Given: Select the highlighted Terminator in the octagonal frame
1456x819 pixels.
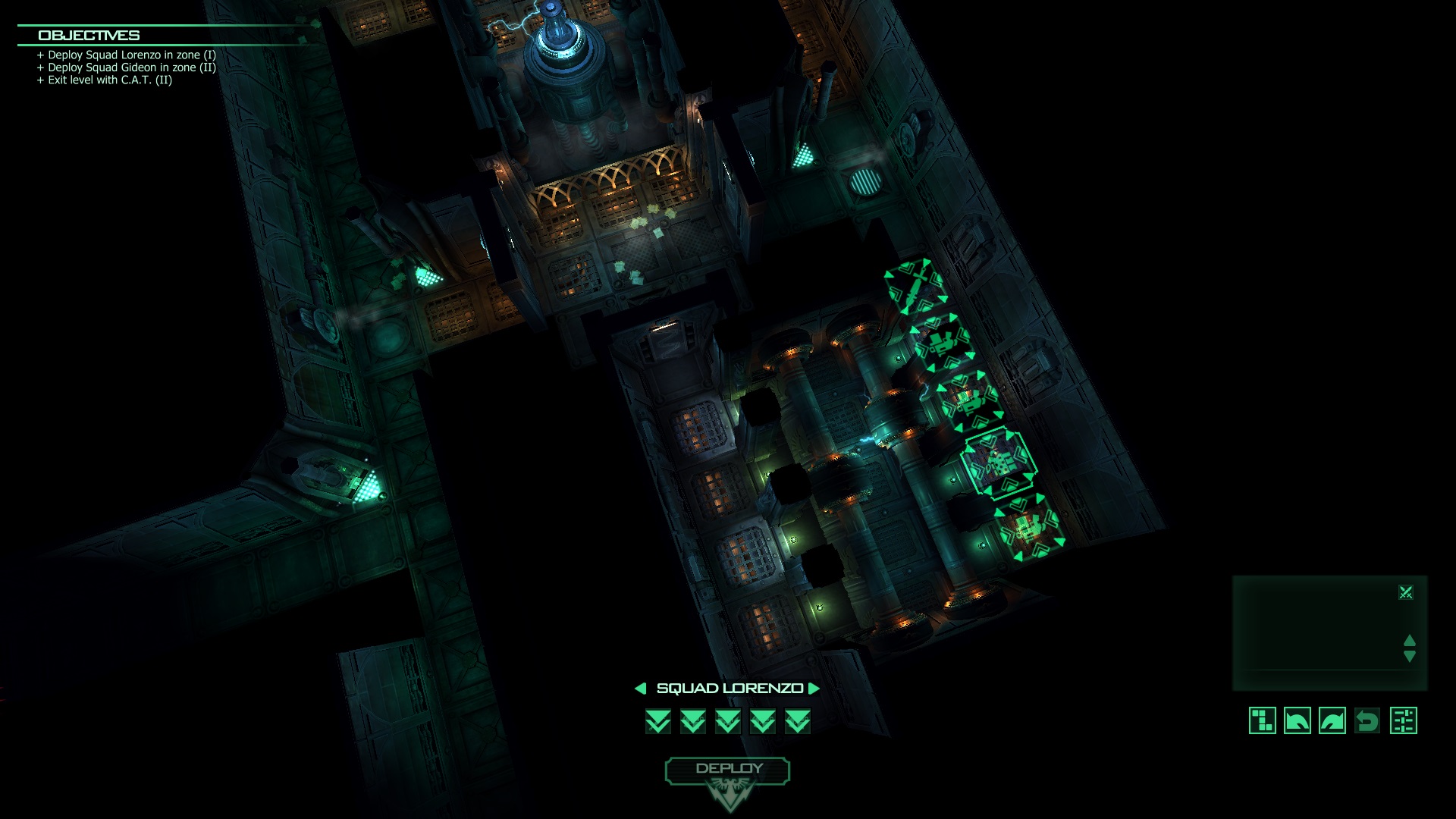Looking at the screenshot, I should [1000, 463].
